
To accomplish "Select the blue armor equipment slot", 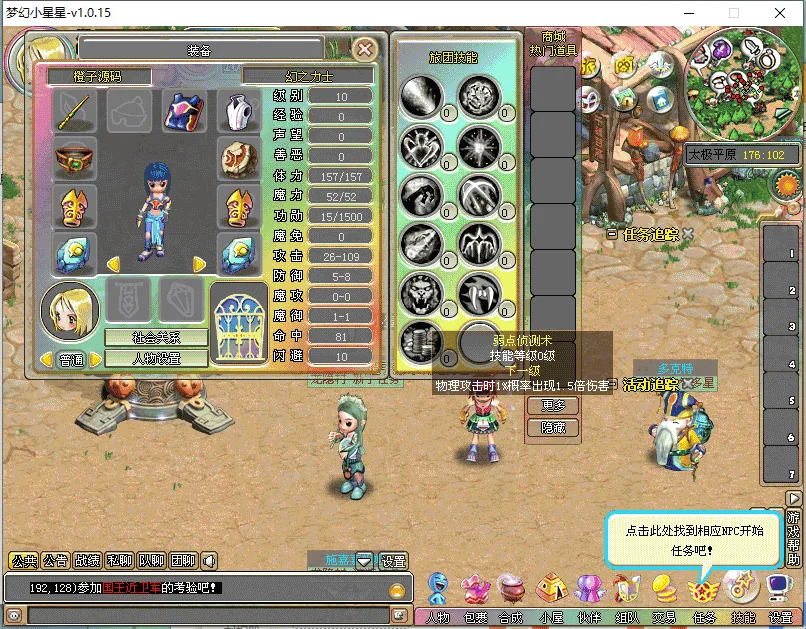I will [184, 112].
